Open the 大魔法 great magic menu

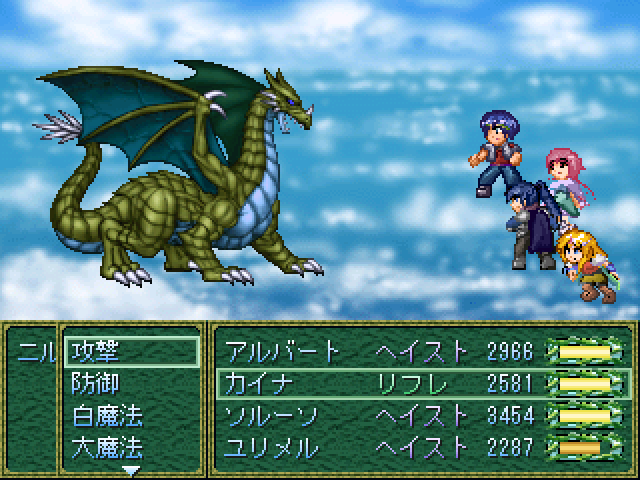click(130, 446)
